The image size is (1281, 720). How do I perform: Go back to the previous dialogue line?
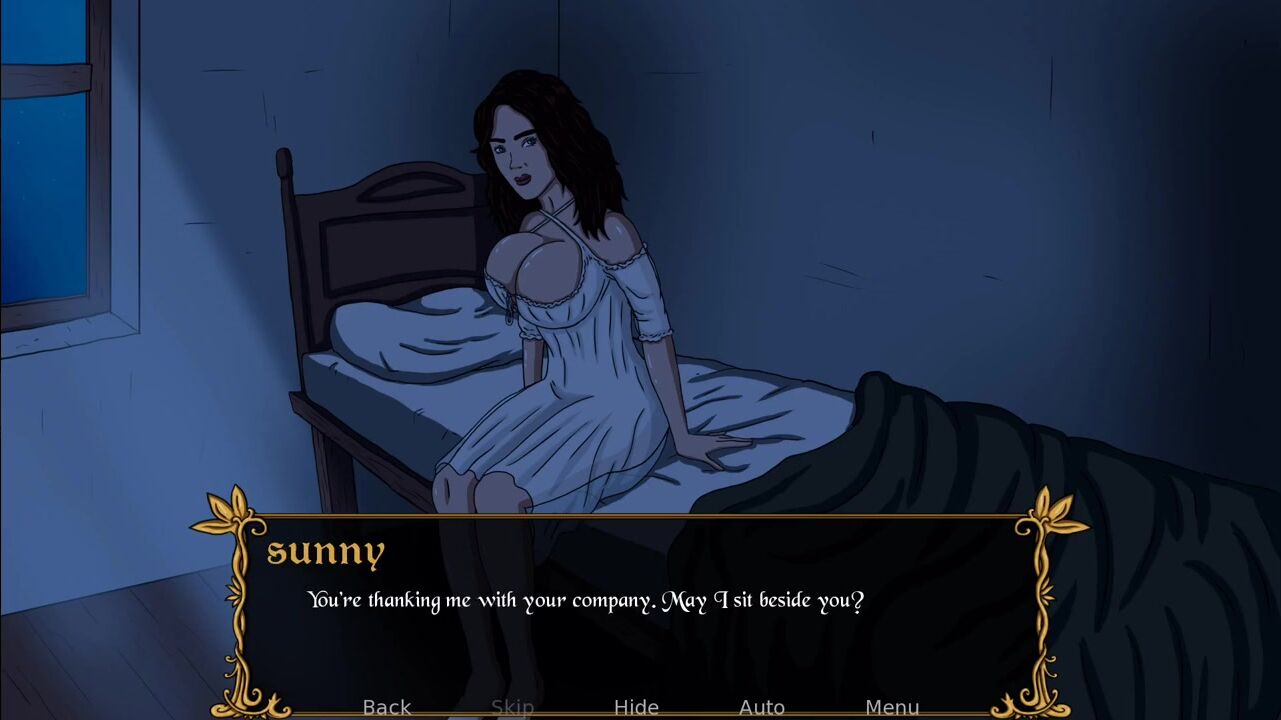tap(386, 707)
